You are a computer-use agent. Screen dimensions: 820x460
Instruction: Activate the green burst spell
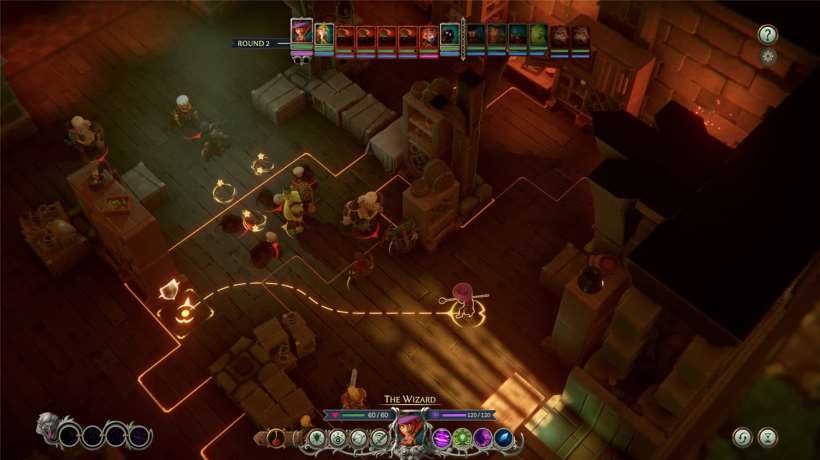[x=462, y=437]
